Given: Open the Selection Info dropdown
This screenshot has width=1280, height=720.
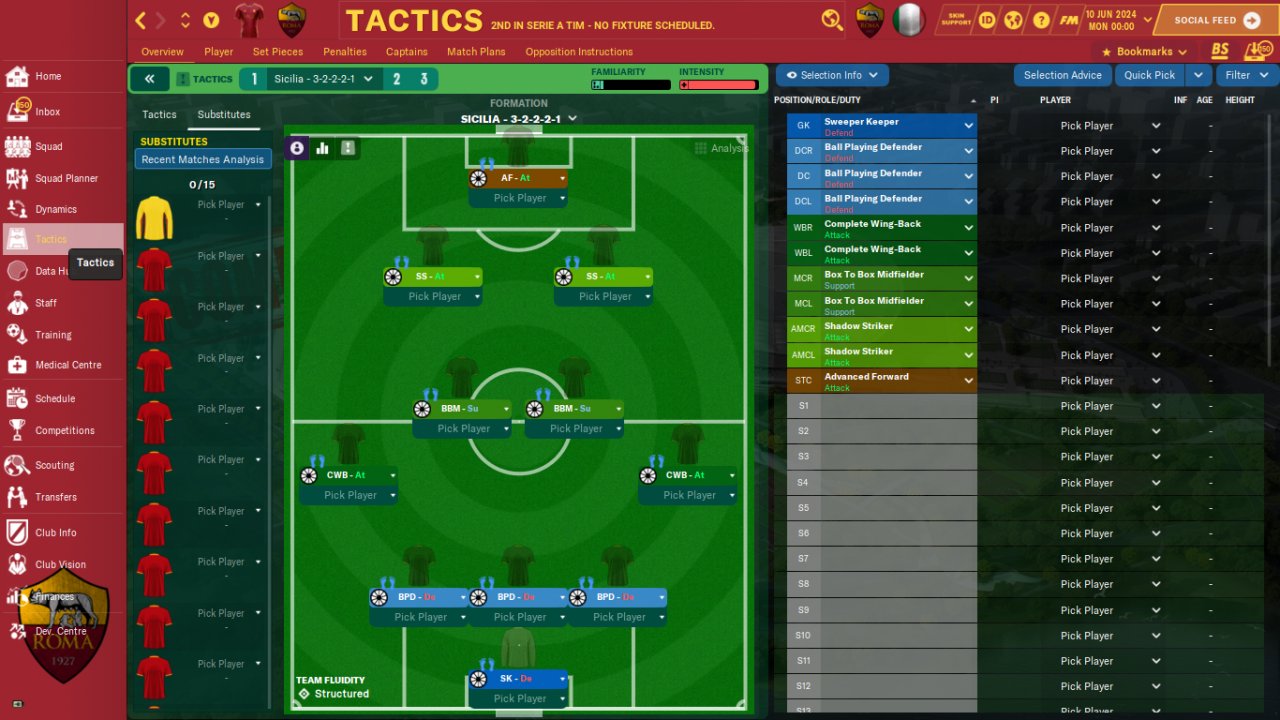Looking at the screenshot, I should pos(832,75).
